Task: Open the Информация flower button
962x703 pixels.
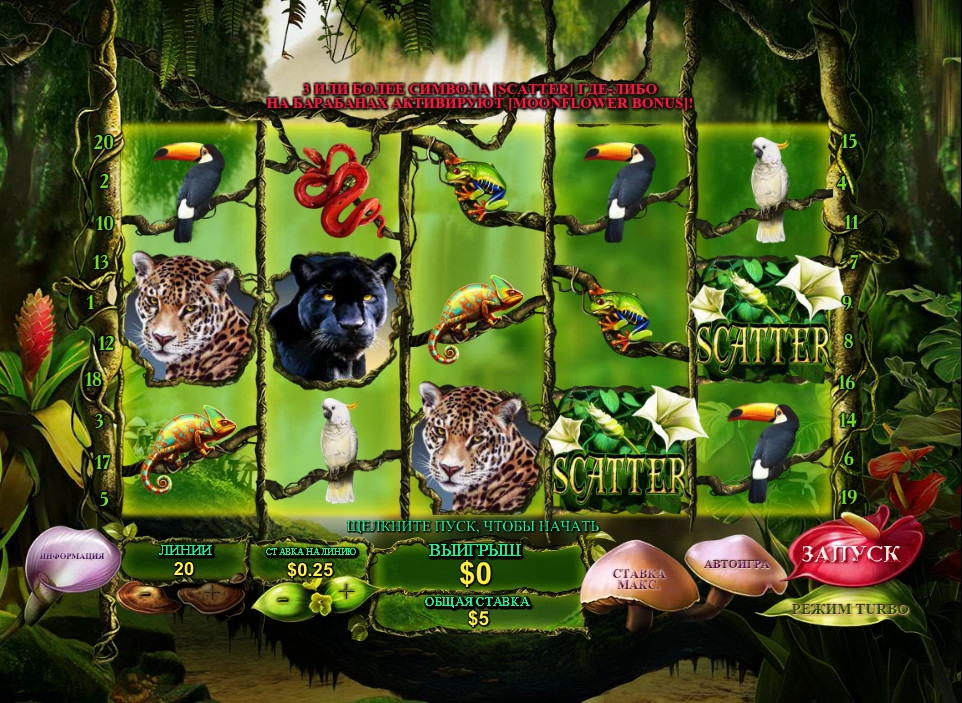Action: pyautogui.click(x=72, y=557)
